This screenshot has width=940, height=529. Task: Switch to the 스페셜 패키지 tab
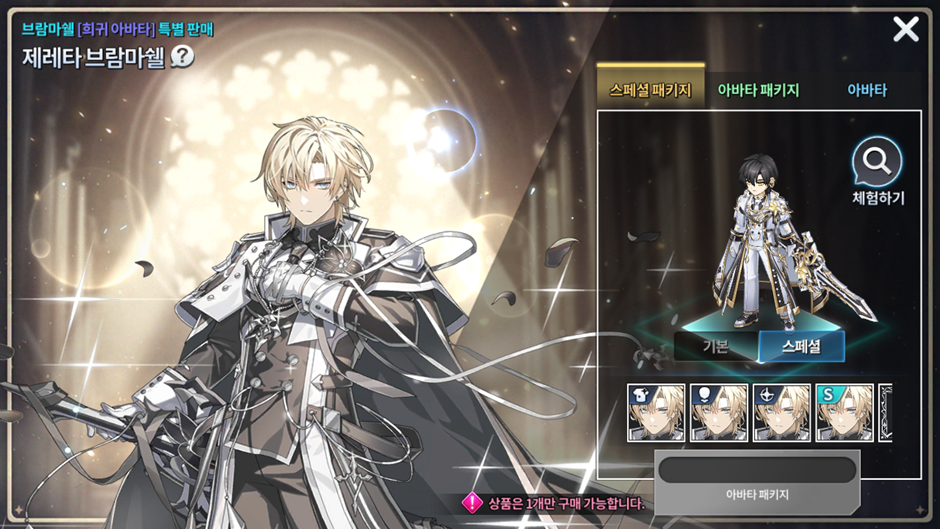(x=650, y=90)
